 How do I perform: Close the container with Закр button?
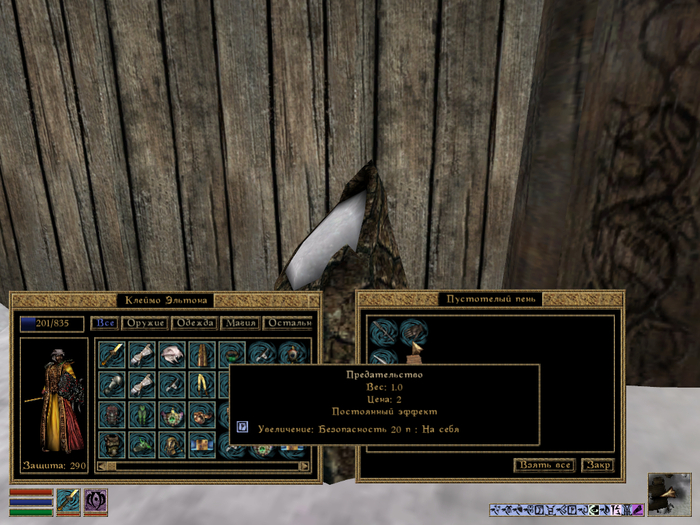[598, 465]
